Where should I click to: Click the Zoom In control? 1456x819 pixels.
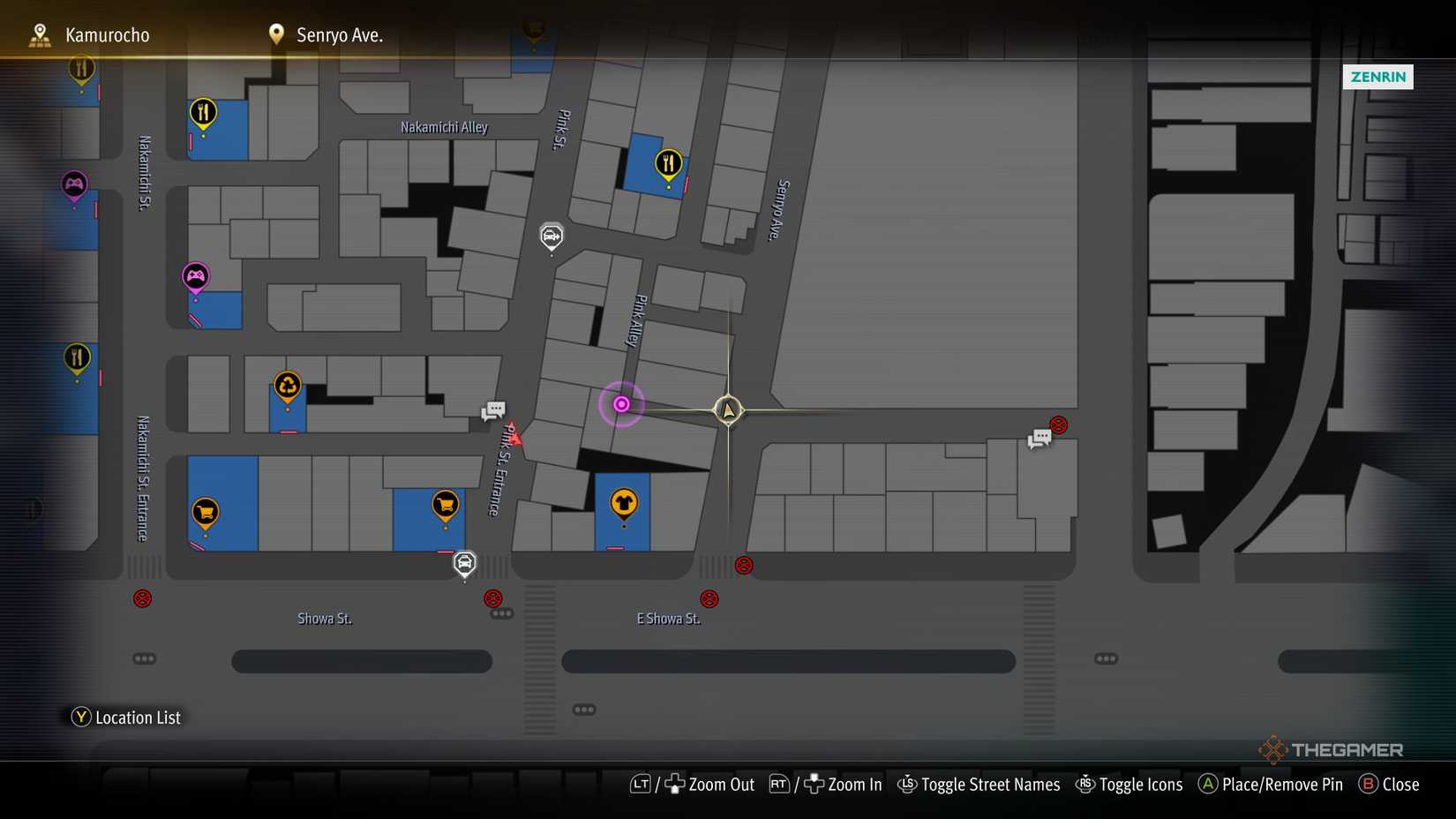tap(843, 784)
